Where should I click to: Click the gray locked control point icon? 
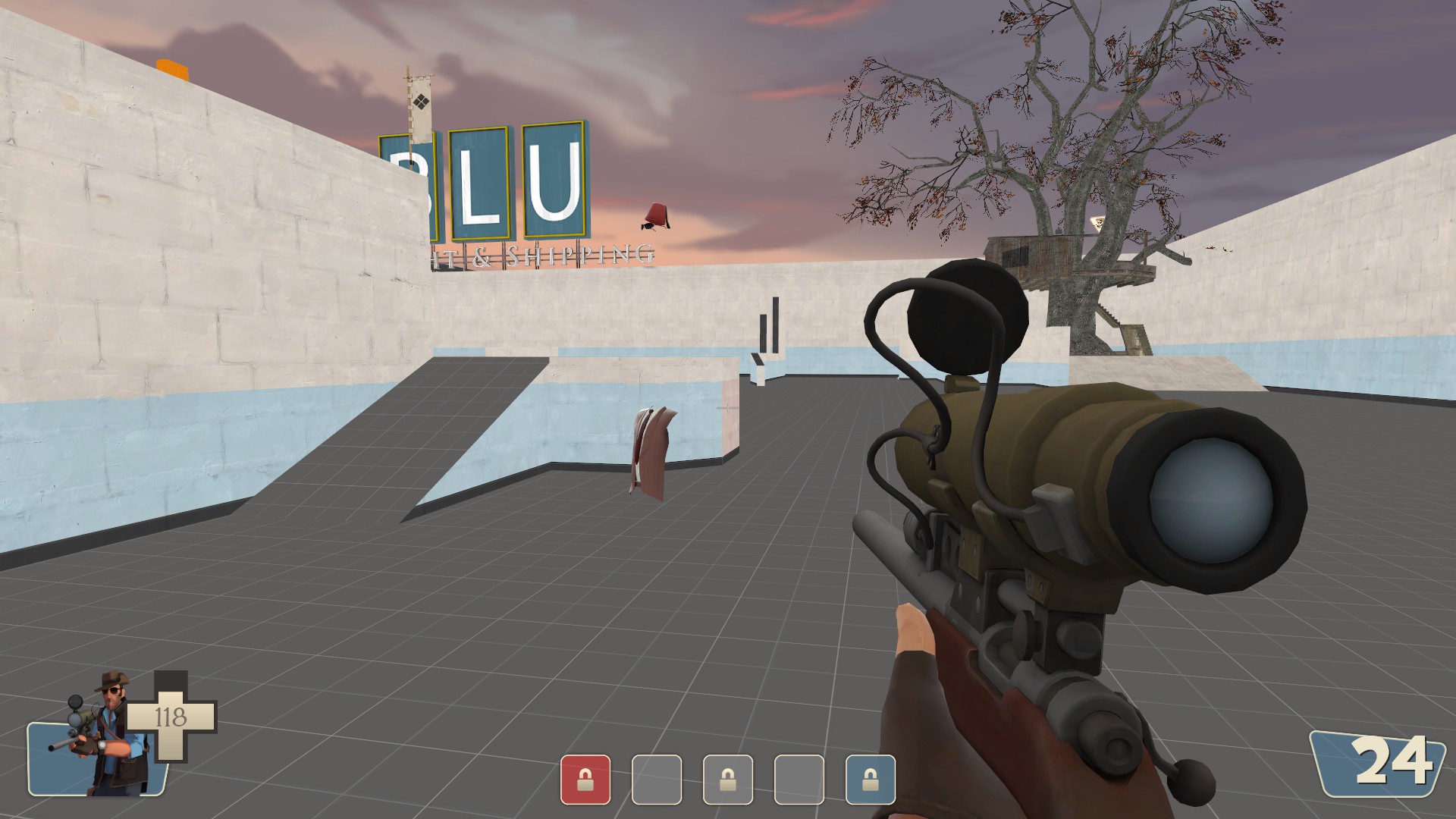(727, 779)
